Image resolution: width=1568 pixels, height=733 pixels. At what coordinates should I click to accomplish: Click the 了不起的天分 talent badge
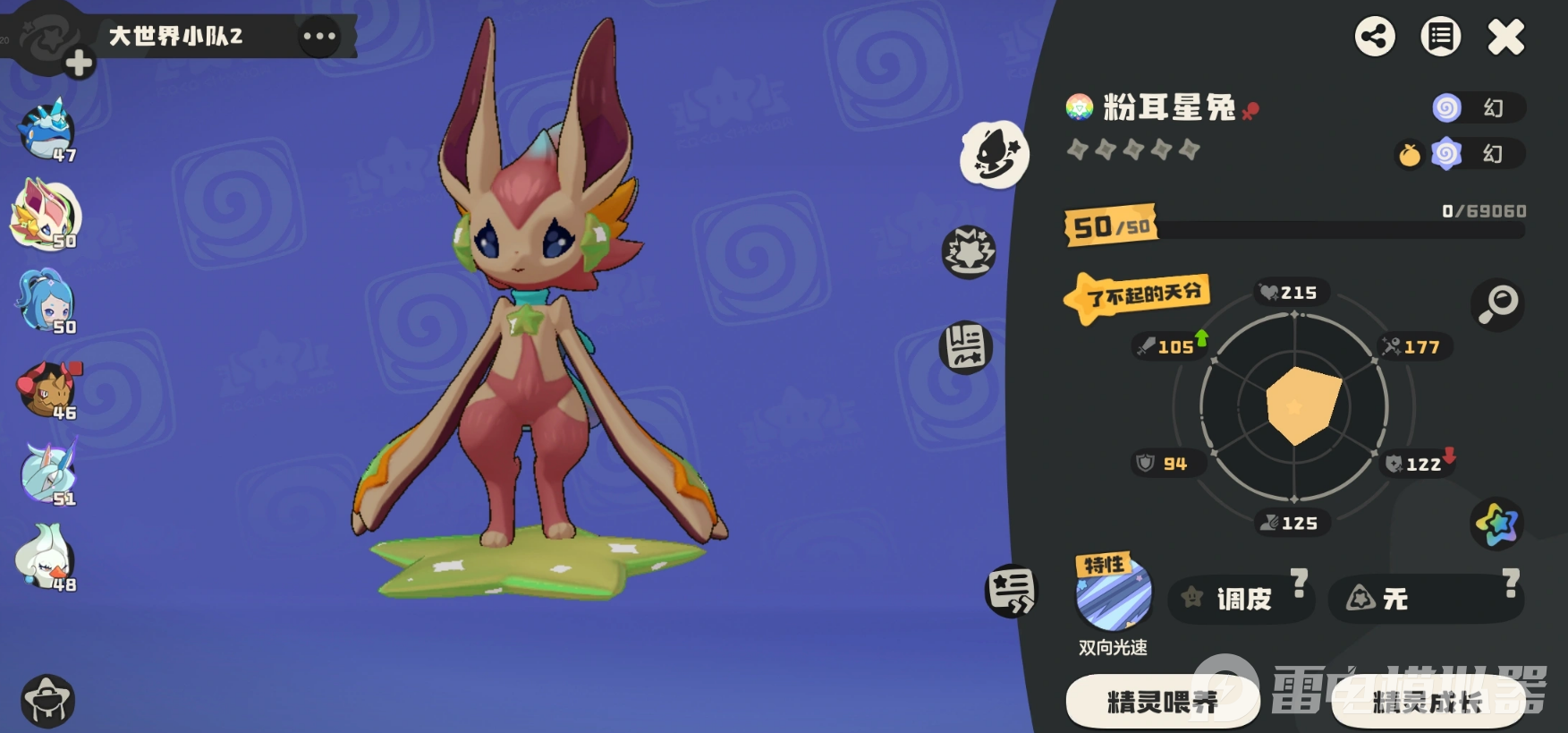(1138, 296)
